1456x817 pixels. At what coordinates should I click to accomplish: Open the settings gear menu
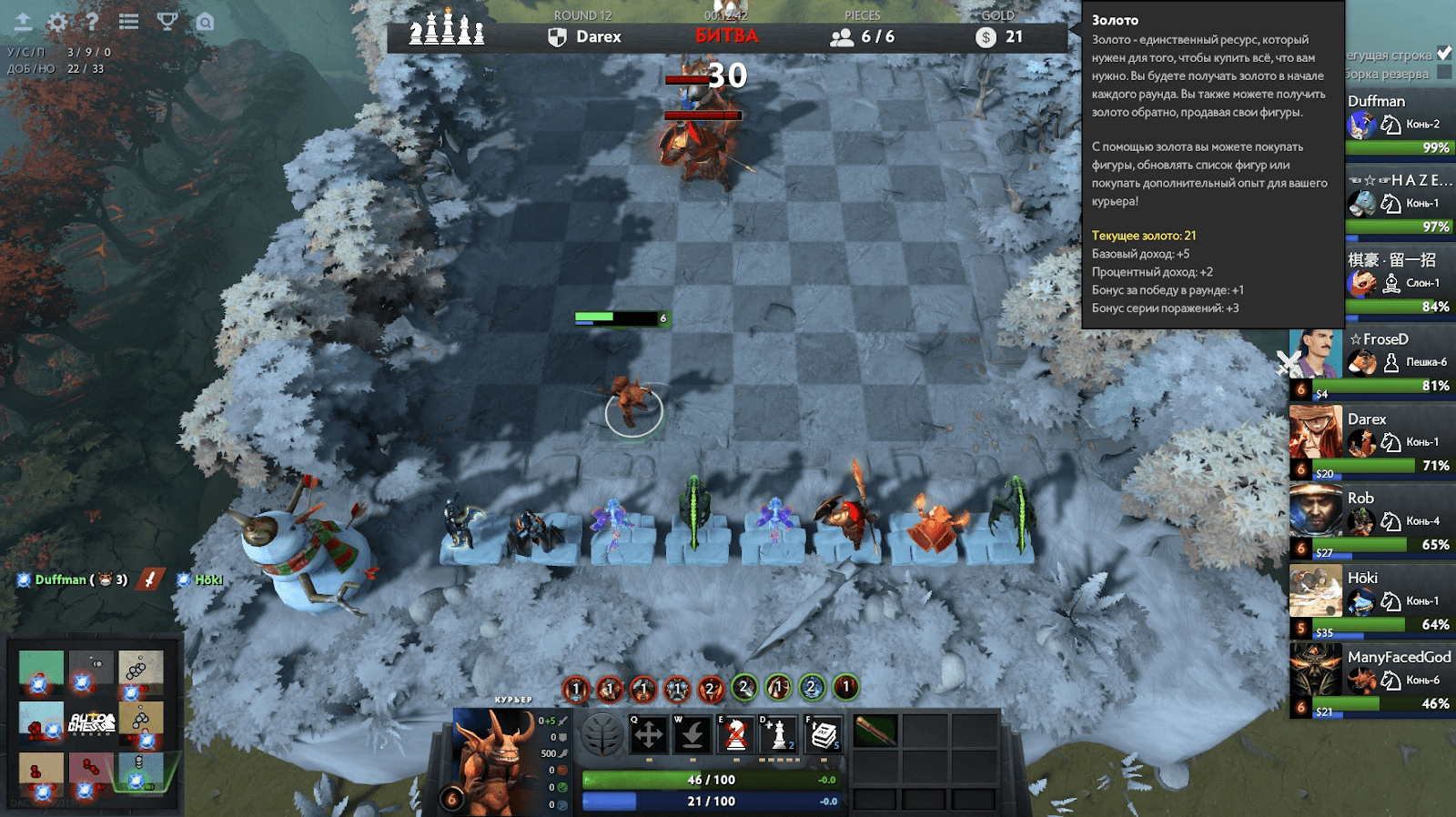tap(57, 22)
